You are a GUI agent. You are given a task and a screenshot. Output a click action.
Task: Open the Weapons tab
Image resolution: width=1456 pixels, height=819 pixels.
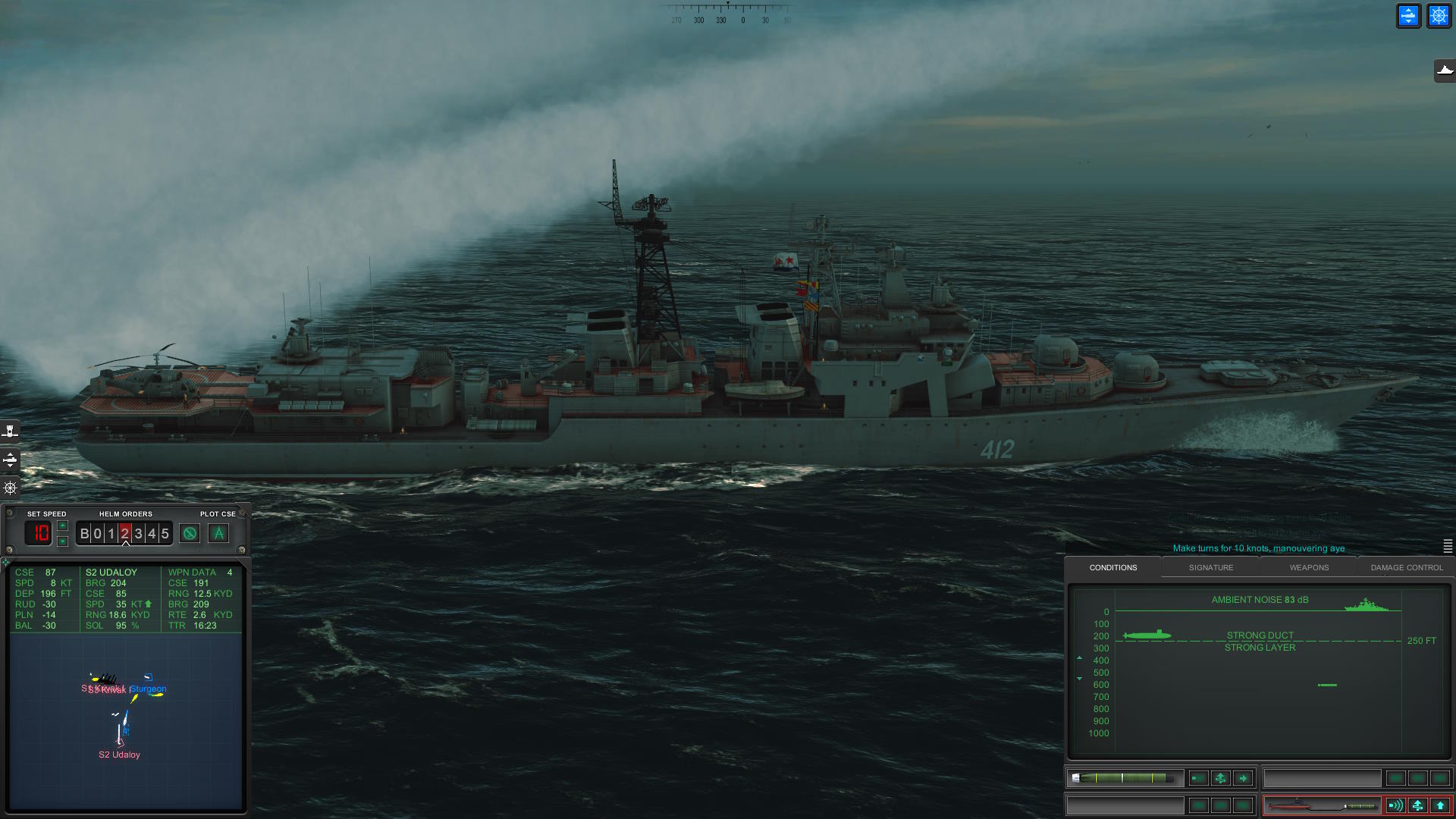1309,567
